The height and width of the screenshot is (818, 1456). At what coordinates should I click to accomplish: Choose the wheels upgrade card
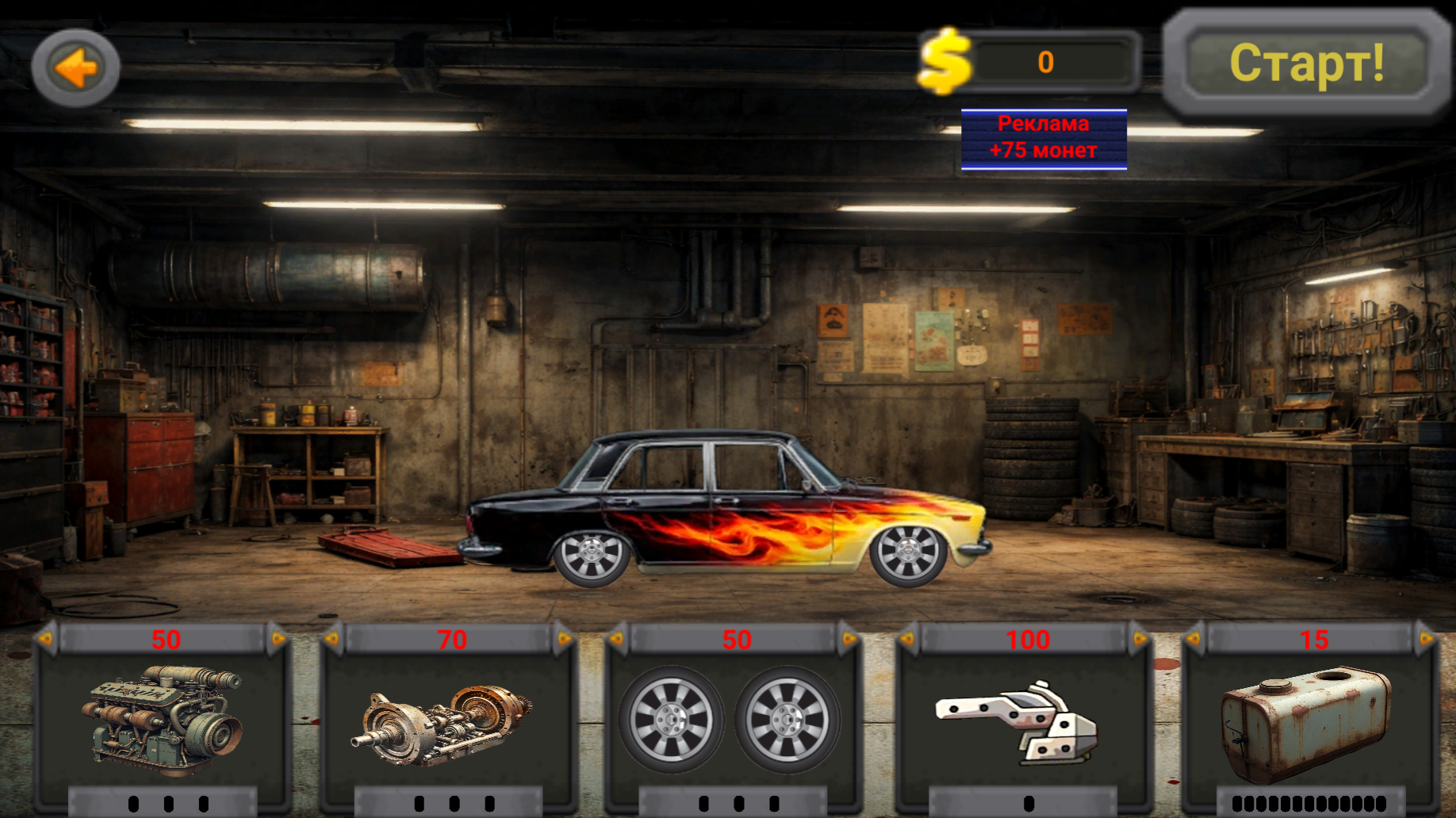tap(732, 721)
